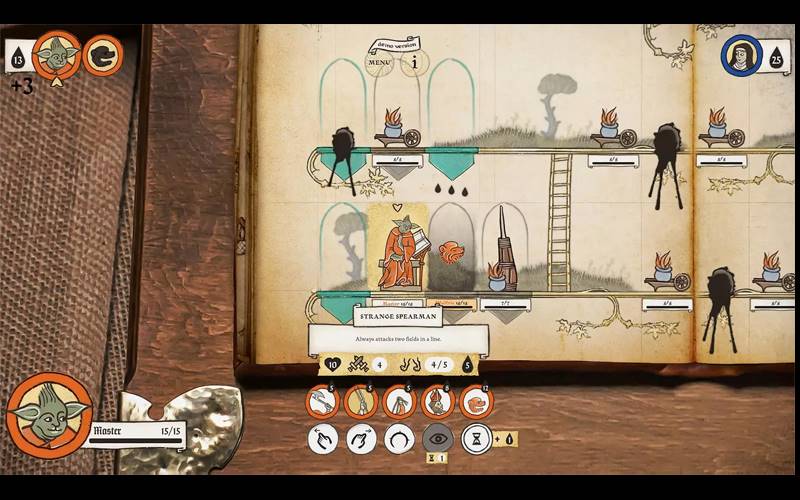Choose the bishop mitre unit card
This screenshot has width=800, height=500.
coord(437,402)
